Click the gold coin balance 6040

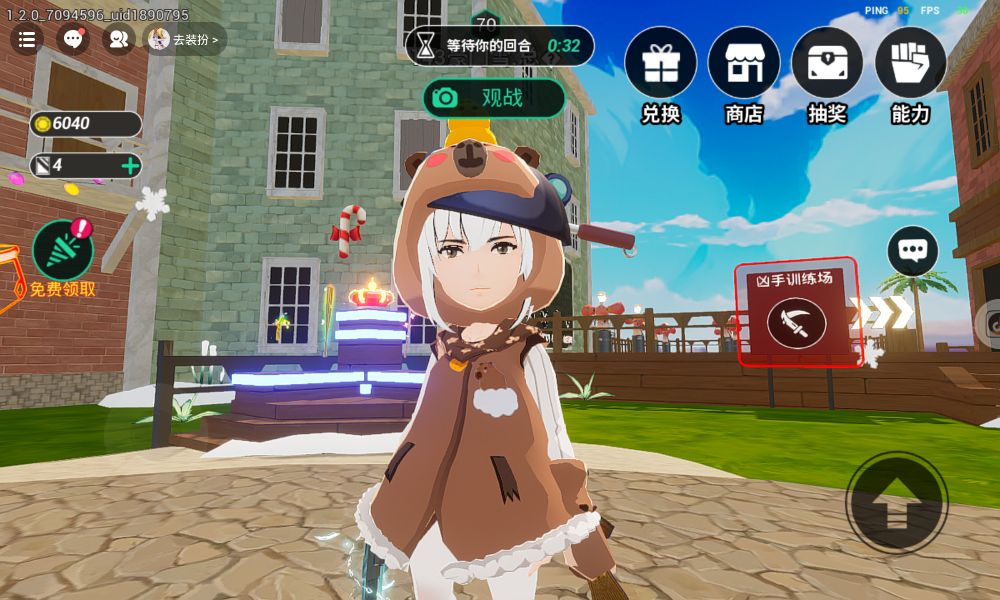point(85,124)
